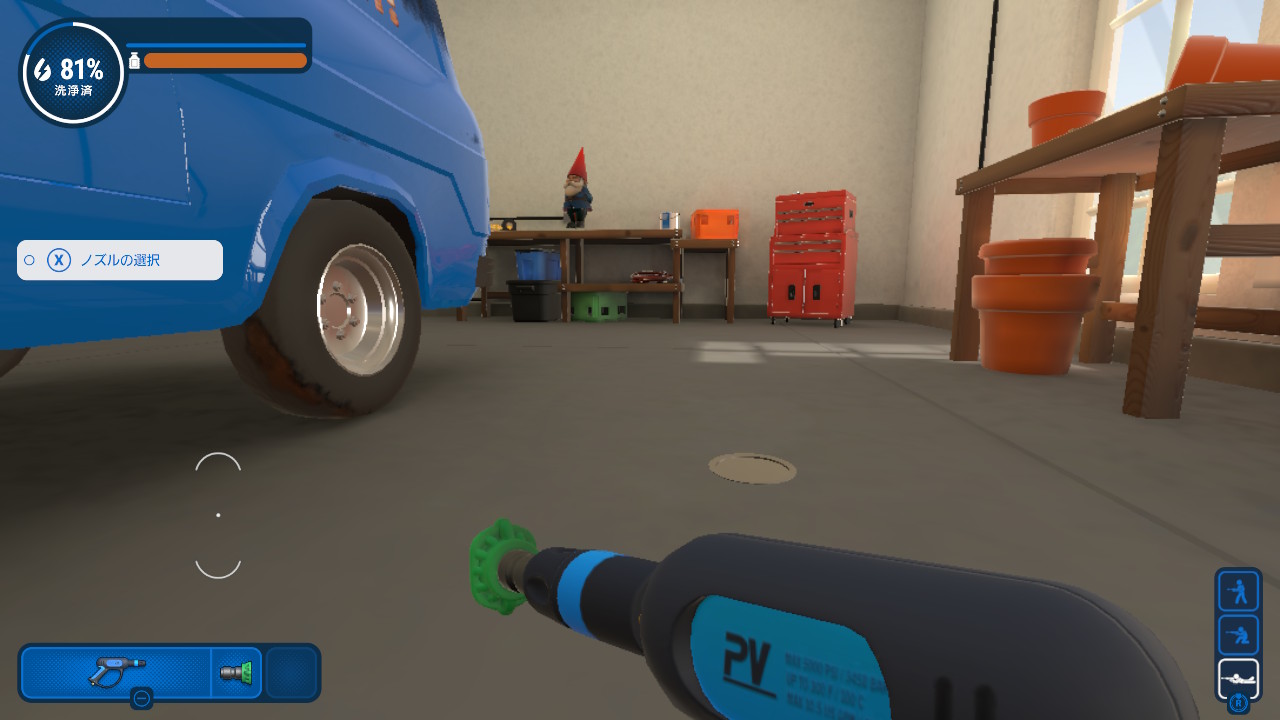Viewport: 1280px width, 720px height.
Task: Select the pressure washer gun slot
Action: point(116,672)
